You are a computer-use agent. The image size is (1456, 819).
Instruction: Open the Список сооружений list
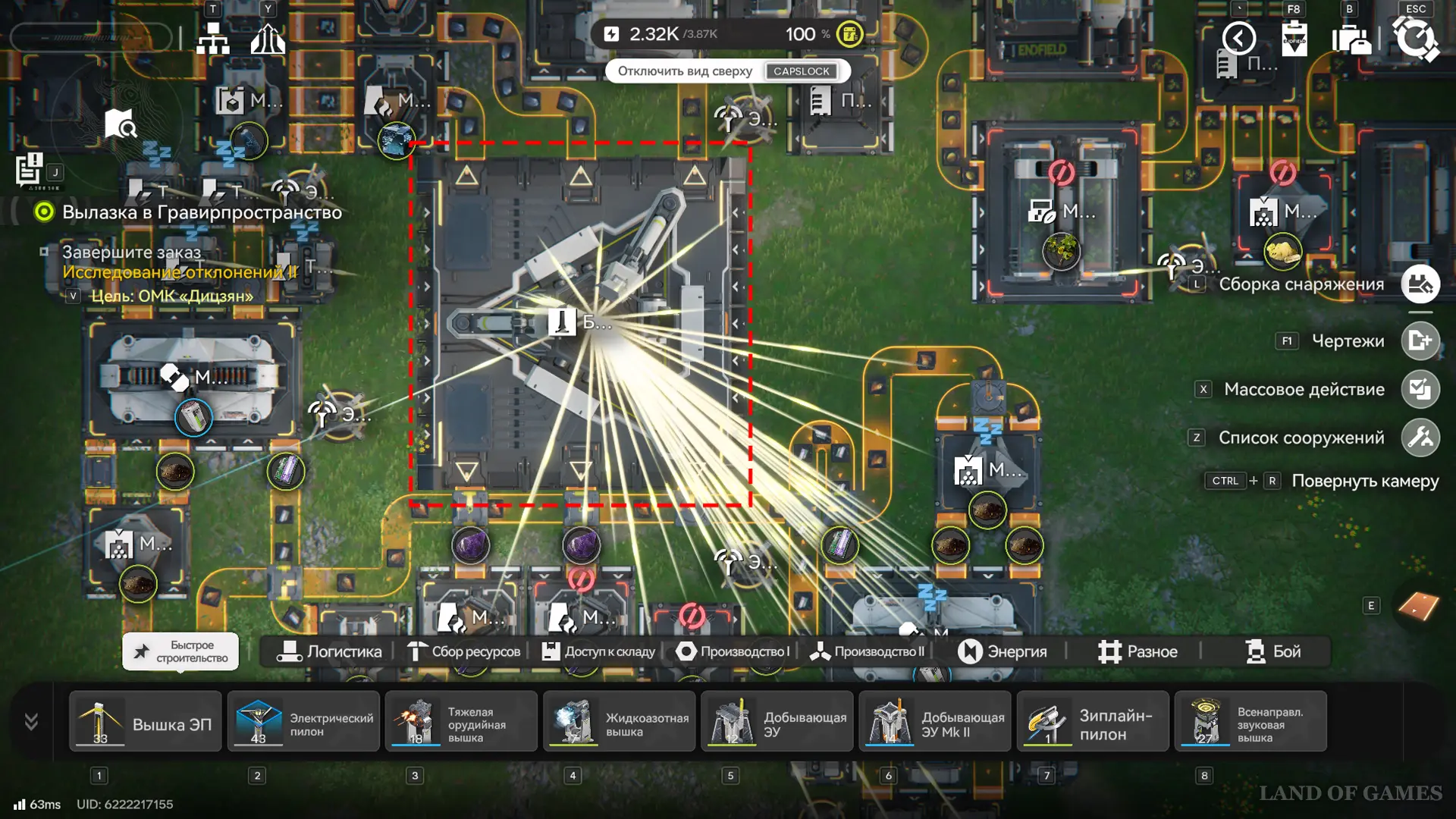[x=1420, y=438]
